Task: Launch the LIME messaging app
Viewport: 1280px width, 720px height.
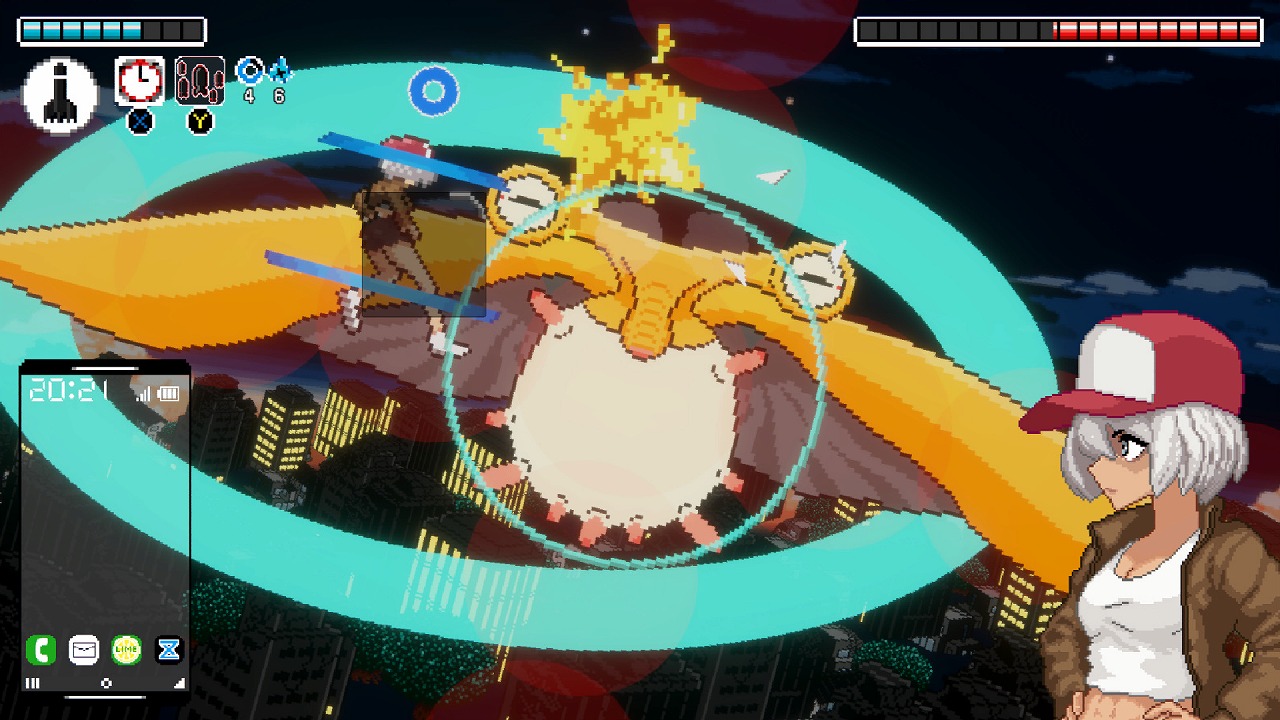Action: tap(126, 650)
